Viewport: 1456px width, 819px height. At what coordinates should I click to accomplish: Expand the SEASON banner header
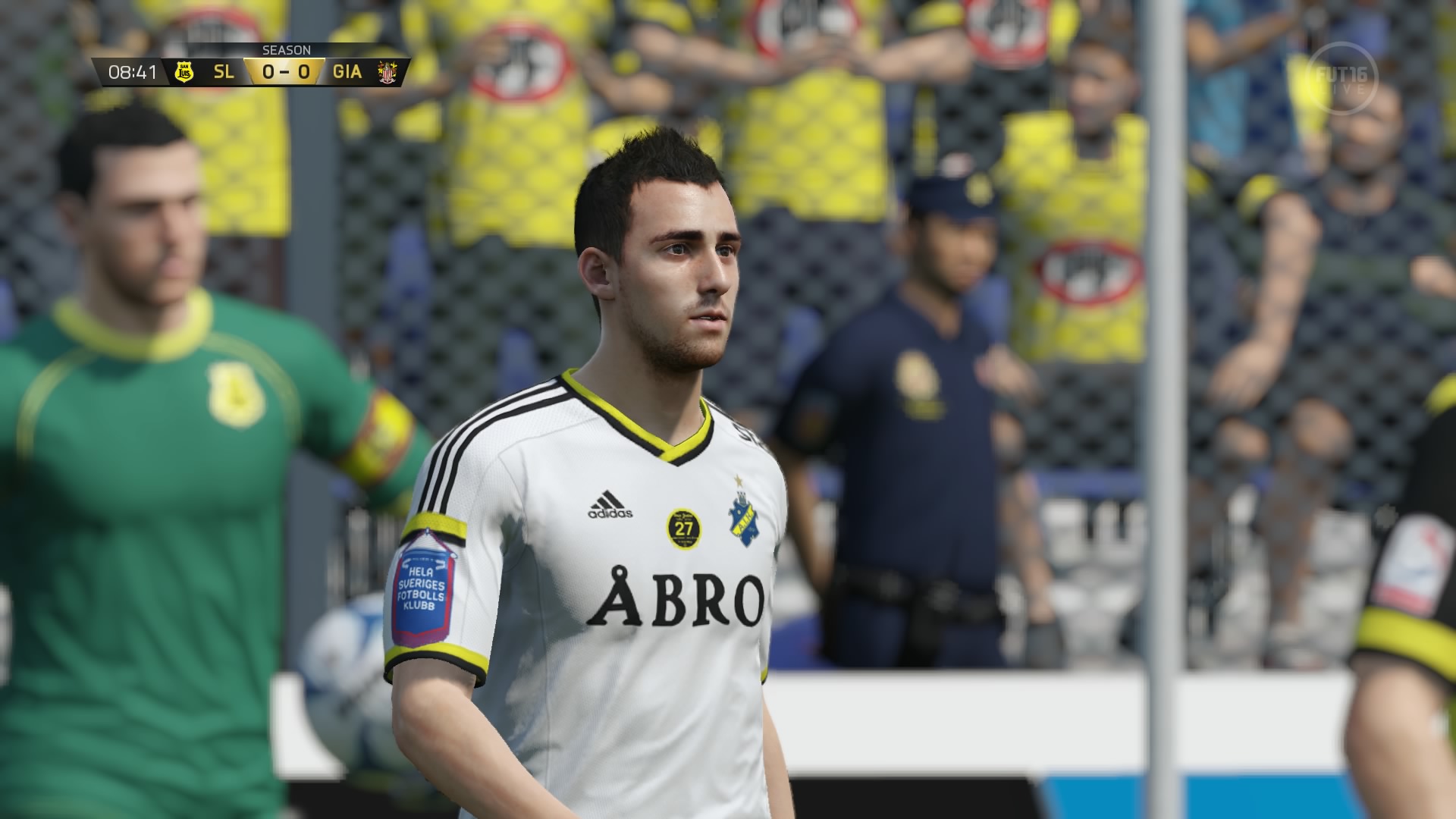click(287, 49)
